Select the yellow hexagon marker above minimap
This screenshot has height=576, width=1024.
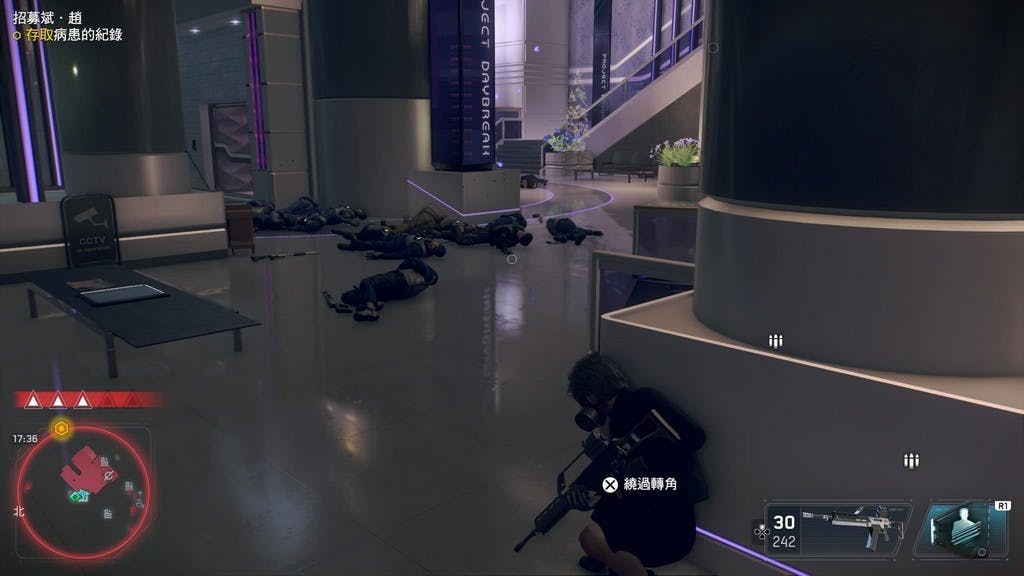(61, 429)
